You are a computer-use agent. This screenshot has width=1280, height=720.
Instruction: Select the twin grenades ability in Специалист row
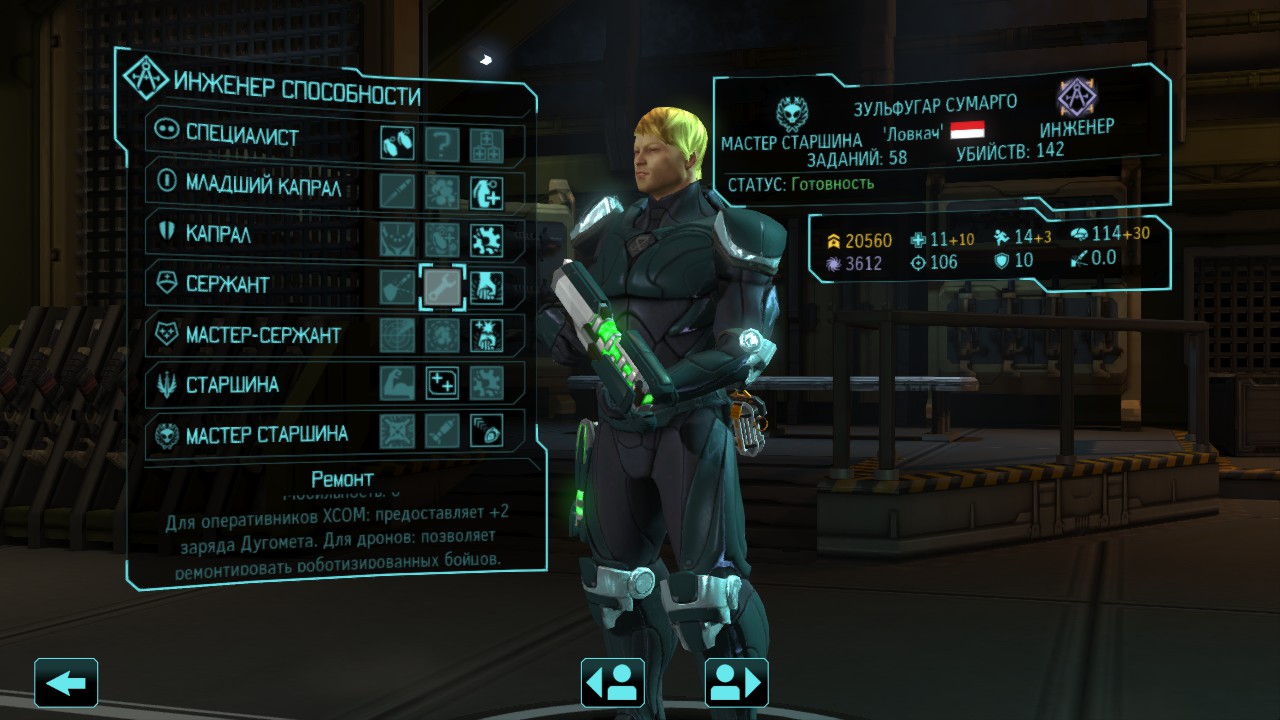397,144
